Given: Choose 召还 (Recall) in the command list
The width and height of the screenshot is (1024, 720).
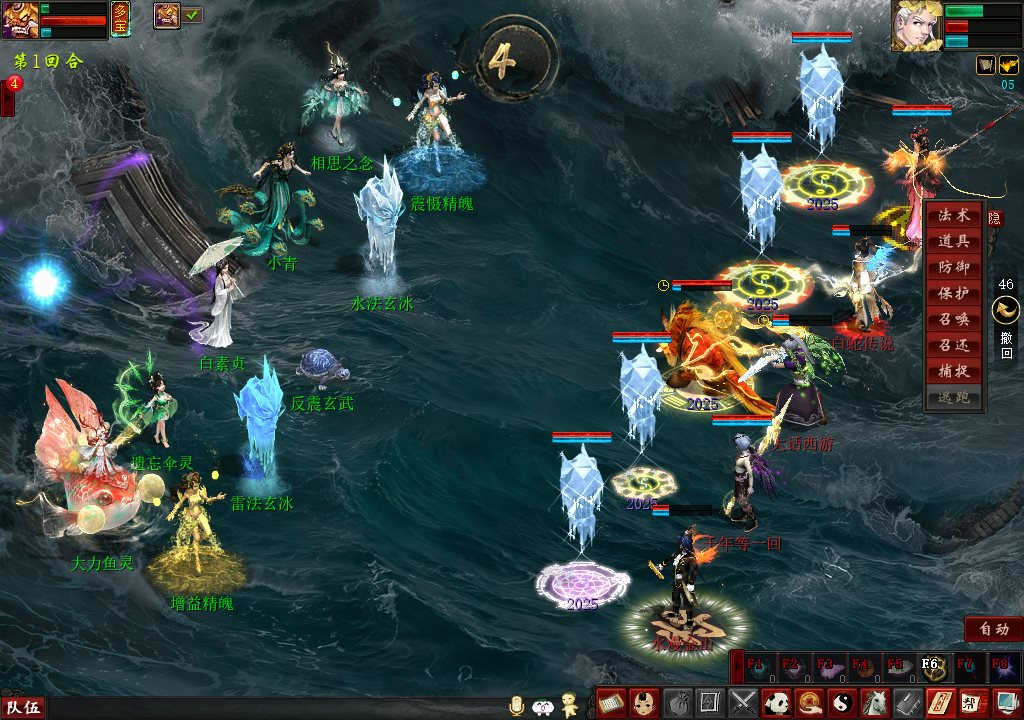Looking at the screenshot, I should (x=954, y=346).
